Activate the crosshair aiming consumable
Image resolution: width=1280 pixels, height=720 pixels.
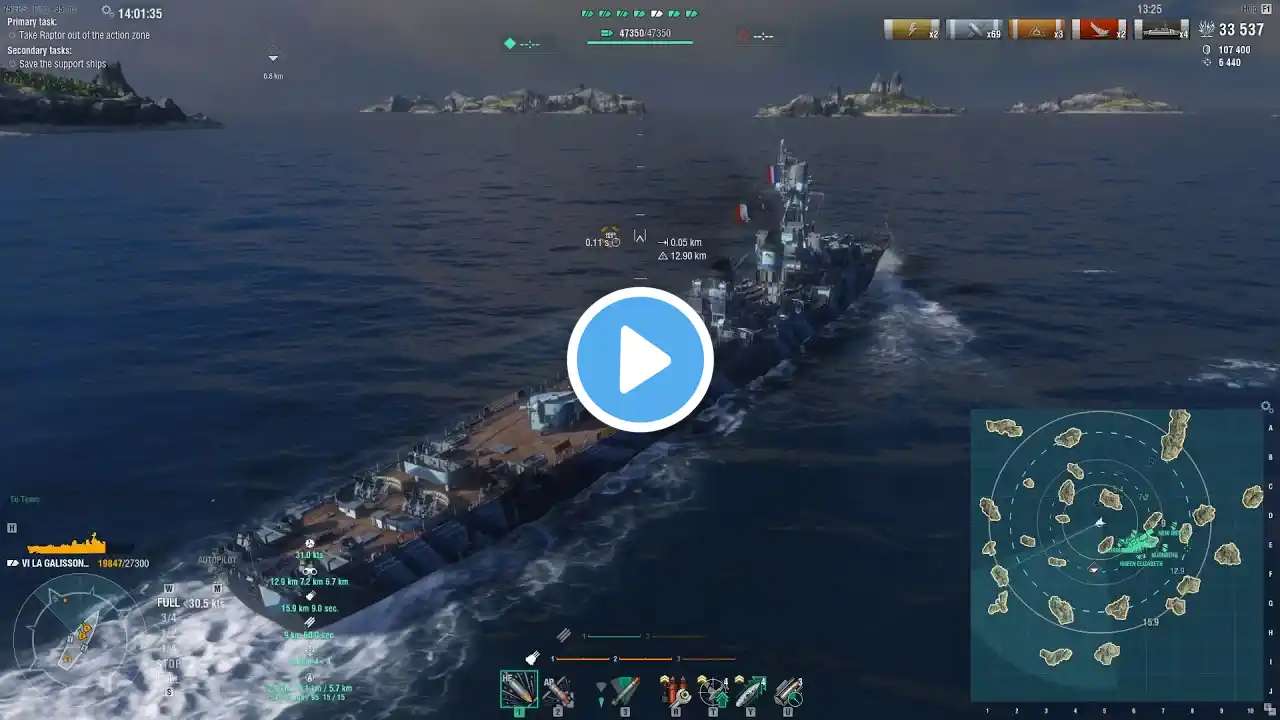coord(712,690)
